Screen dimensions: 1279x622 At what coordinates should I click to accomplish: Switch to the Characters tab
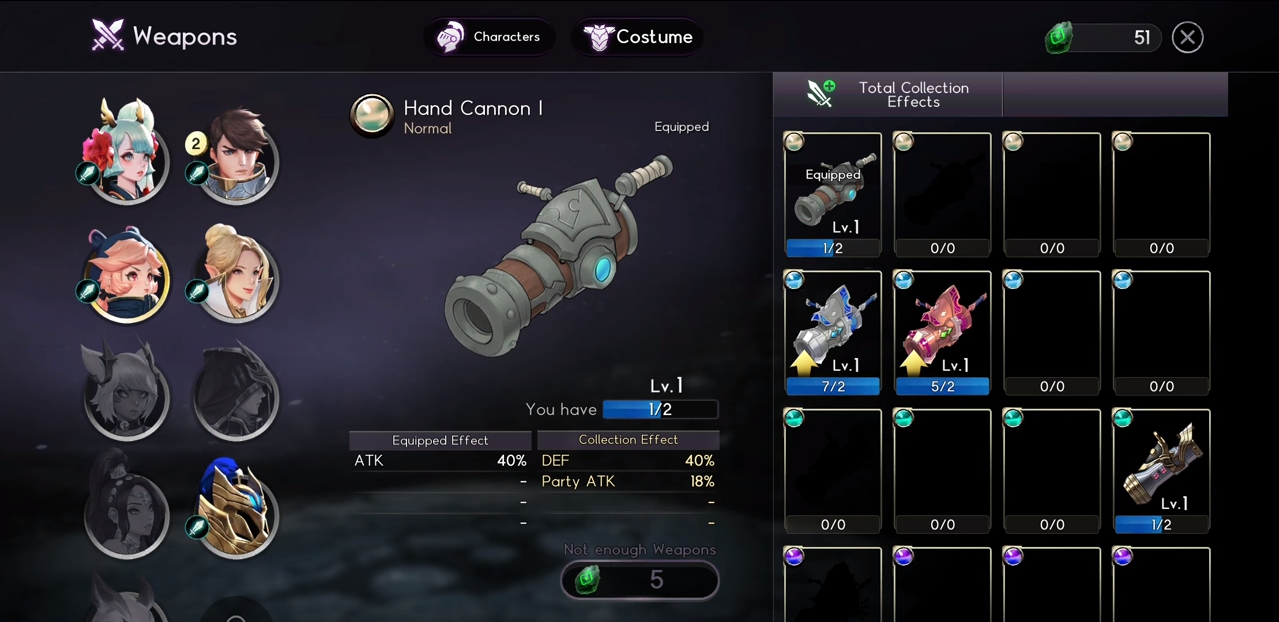point(489,37)
